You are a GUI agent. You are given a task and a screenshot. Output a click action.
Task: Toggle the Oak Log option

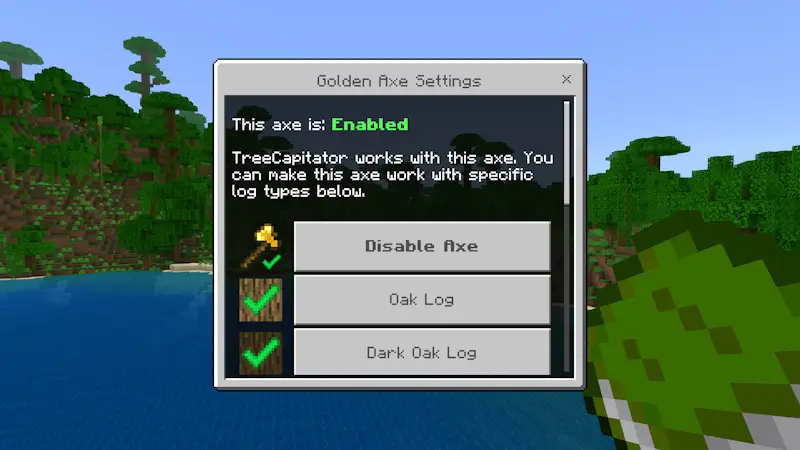tap(421, 299)
